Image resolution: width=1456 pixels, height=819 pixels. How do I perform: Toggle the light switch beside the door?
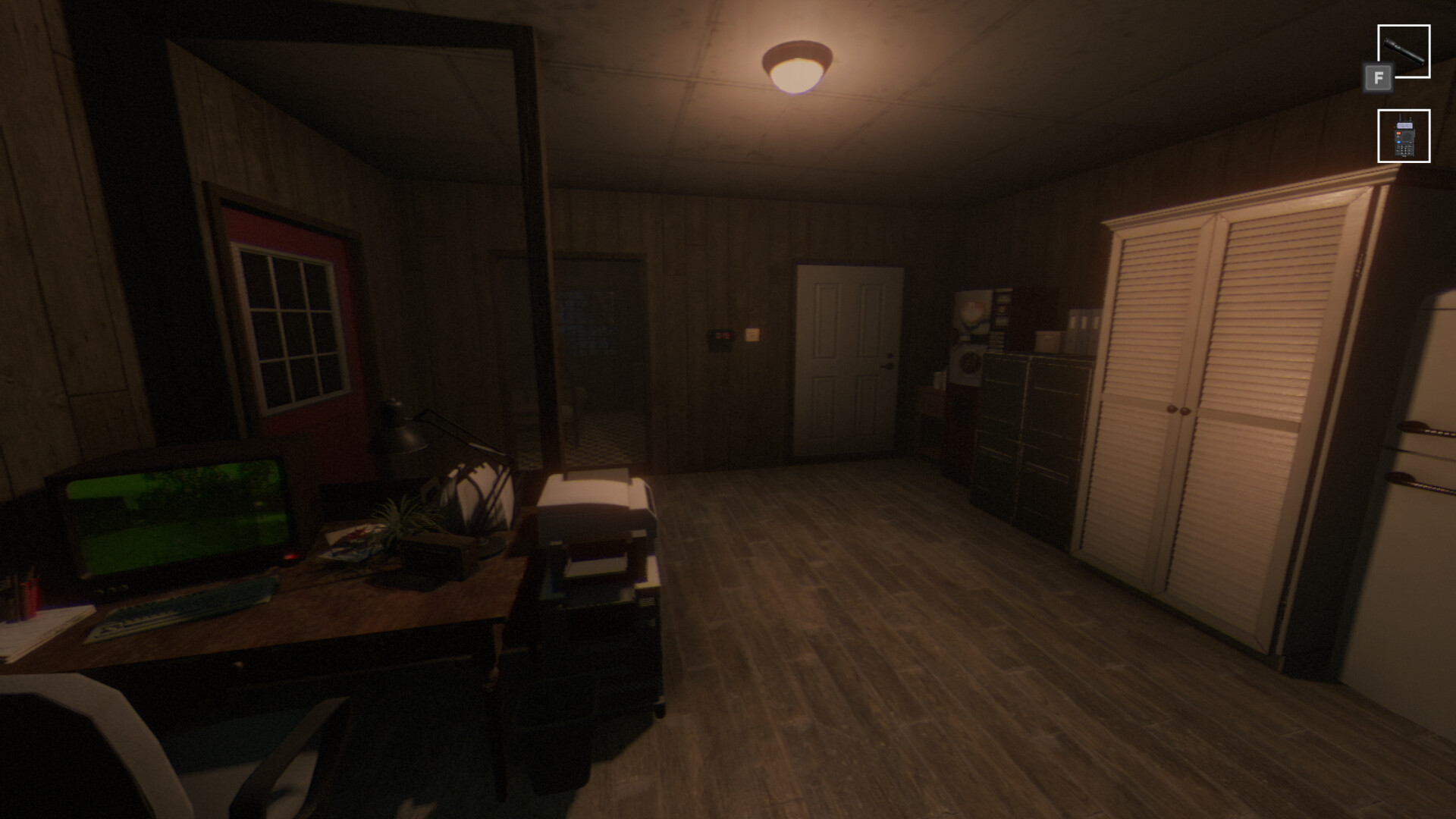pos(751,334)
